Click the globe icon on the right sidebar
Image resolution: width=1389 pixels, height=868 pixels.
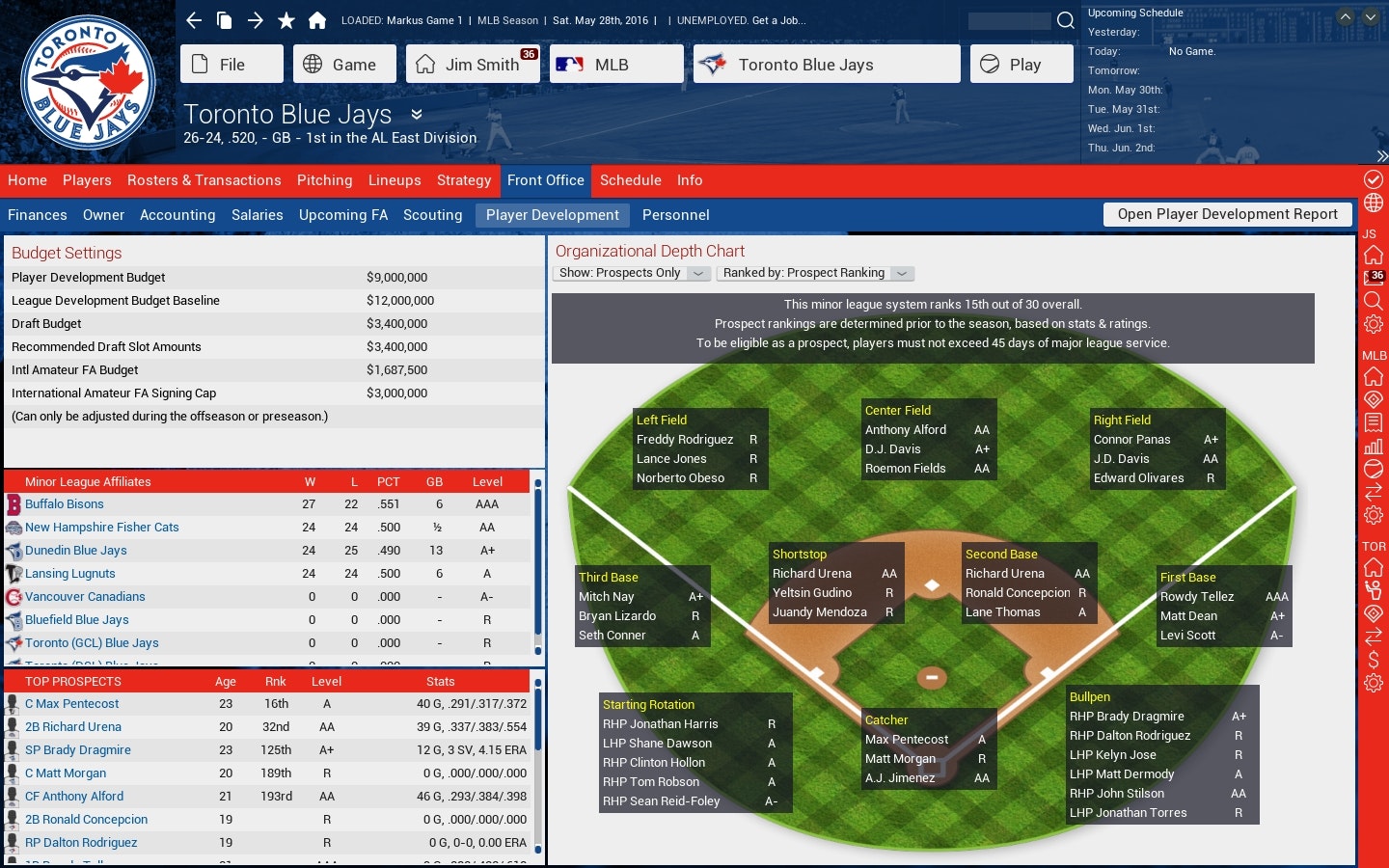coord(1373,203)
